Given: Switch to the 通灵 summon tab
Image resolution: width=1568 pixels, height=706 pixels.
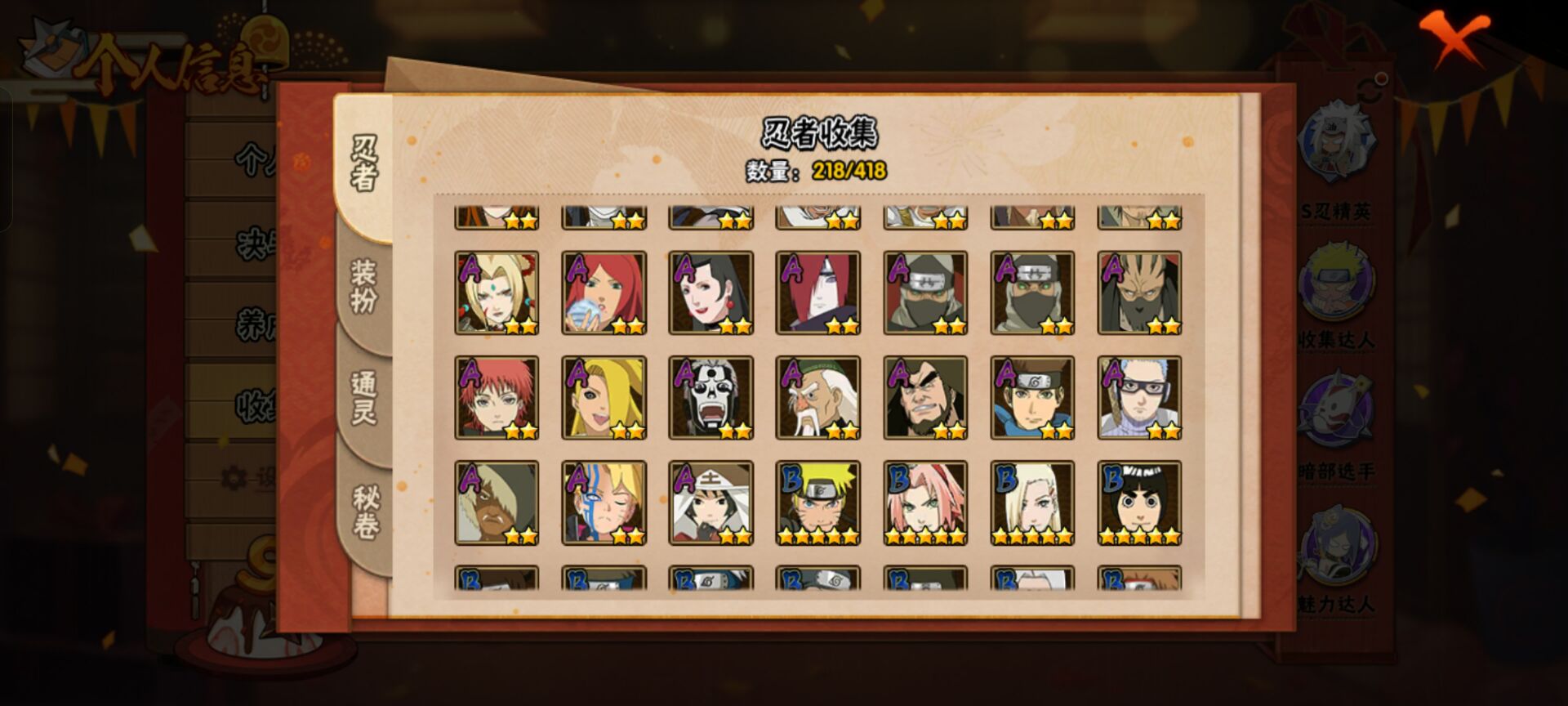Looking at the screenshot, I should click(x=364, y=397).
